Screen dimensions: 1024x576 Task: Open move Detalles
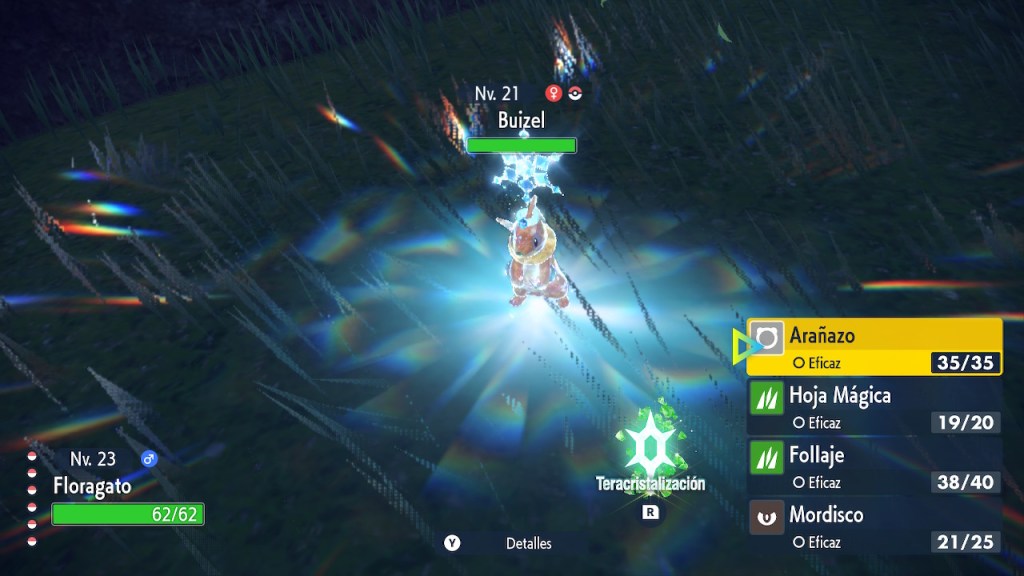(x=528, y=544)
